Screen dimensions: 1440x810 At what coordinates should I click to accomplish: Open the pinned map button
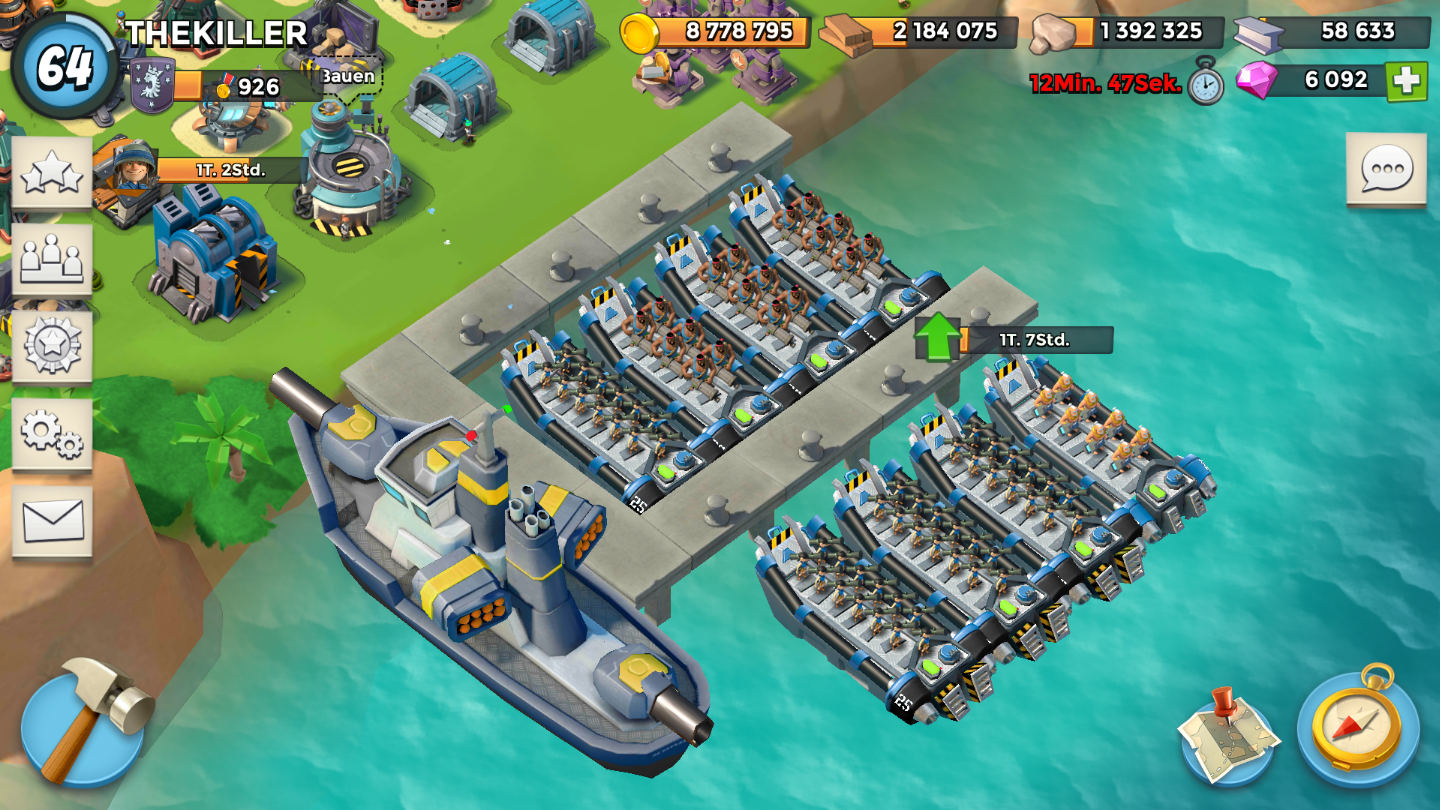click(x=1229, y=735)
